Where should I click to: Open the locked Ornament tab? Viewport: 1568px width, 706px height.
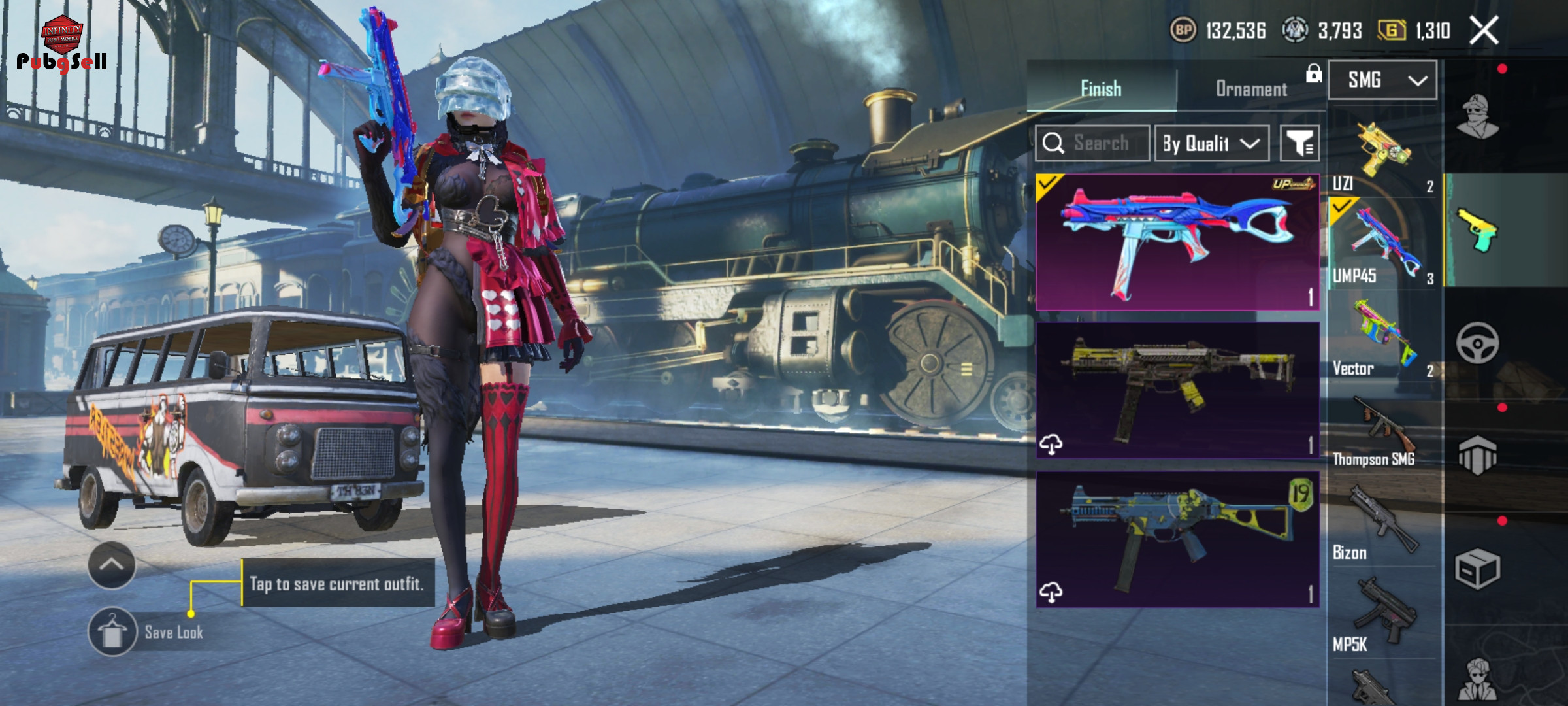click(1251, 88)
